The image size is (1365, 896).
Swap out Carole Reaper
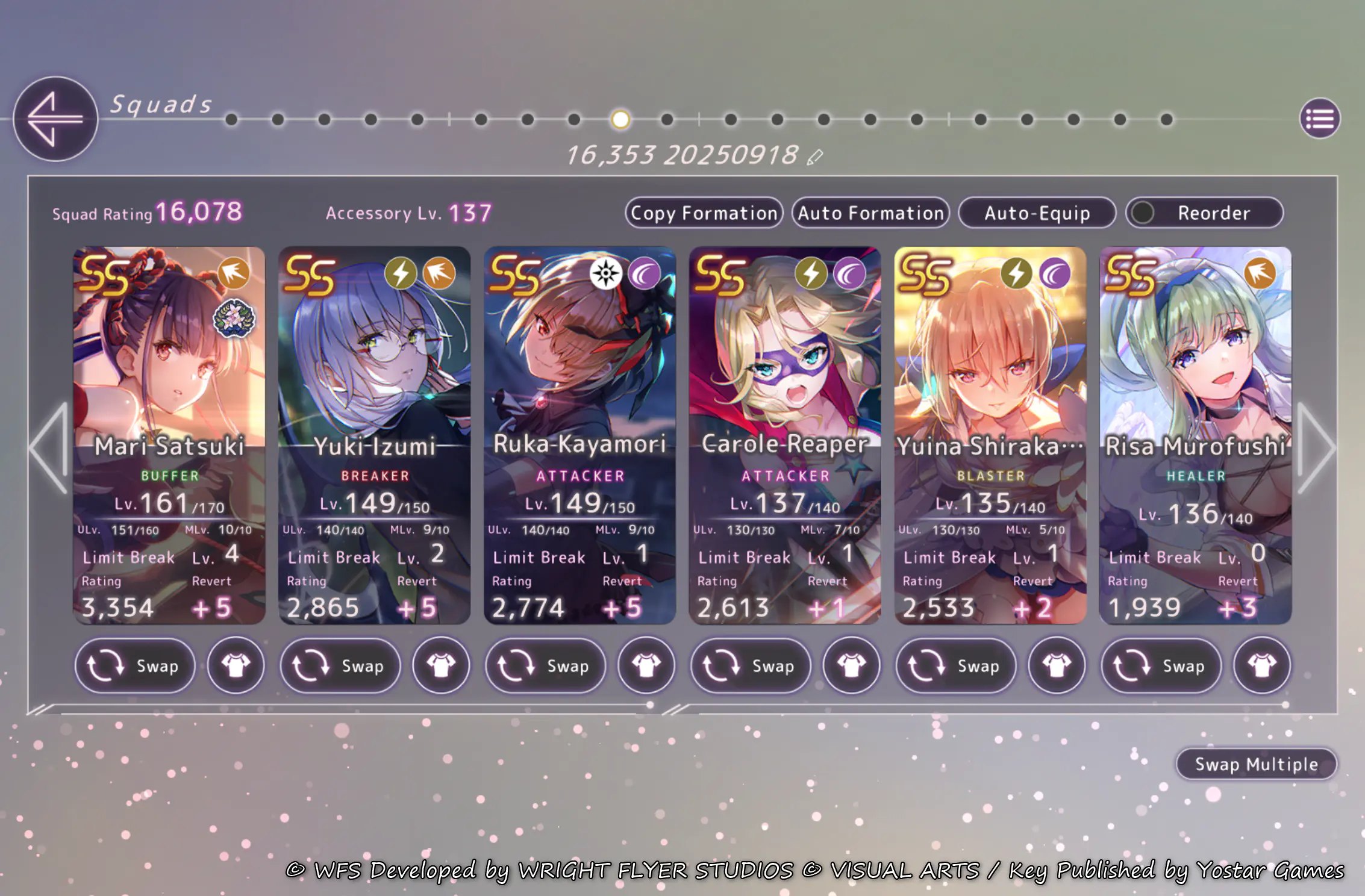pos(751,666)
